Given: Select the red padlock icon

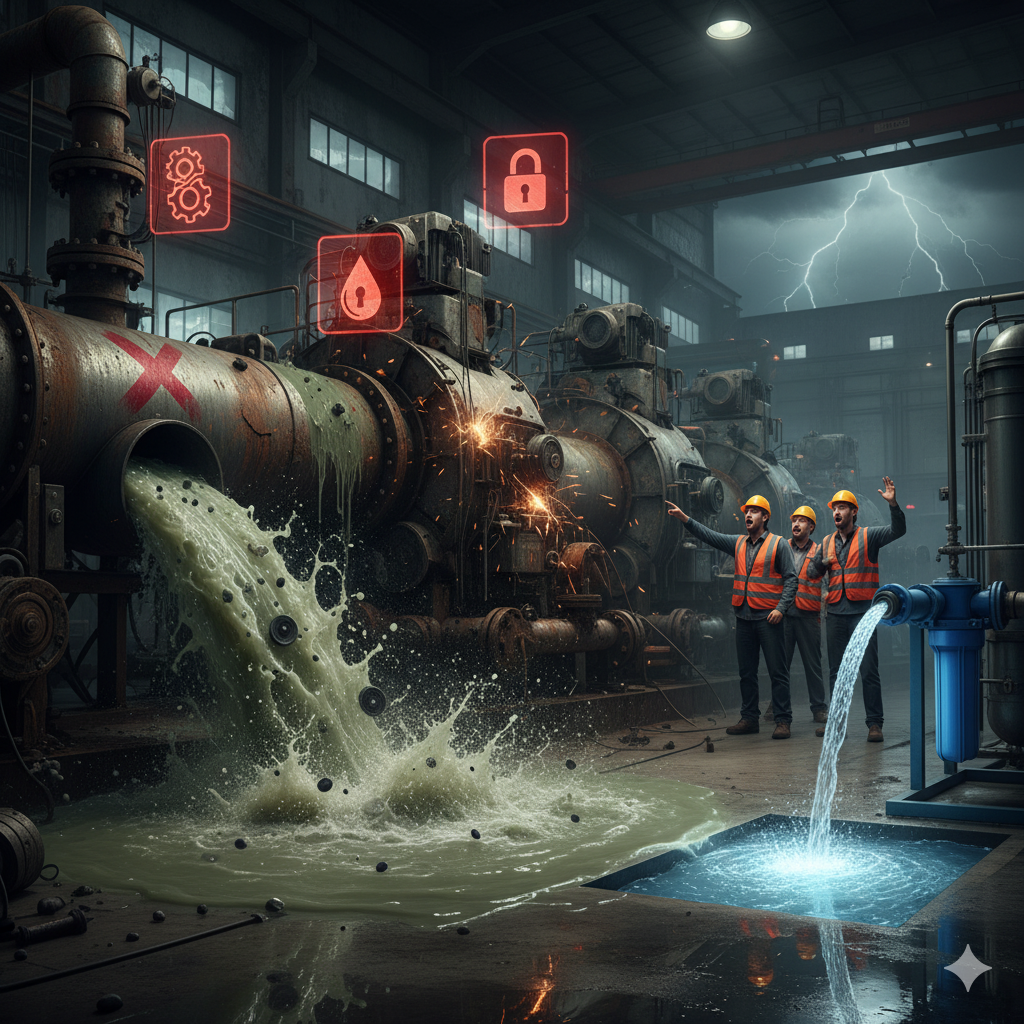Looking at the screenshot, I should click(525, 180).
